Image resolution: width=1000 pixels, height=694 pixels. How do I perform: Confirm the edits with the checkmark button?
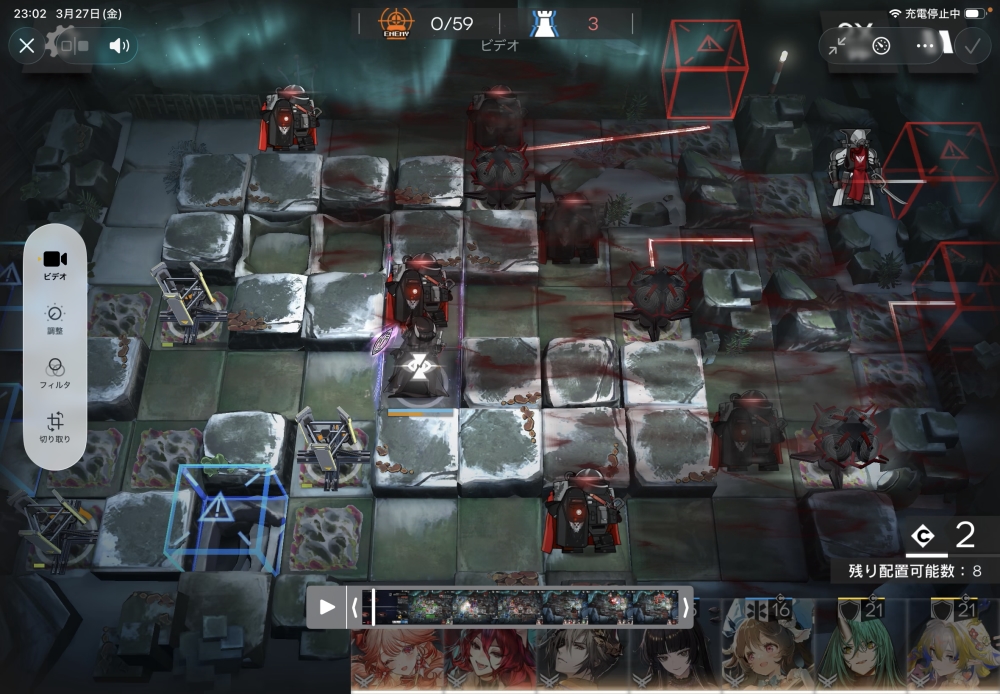coord(970,45)
